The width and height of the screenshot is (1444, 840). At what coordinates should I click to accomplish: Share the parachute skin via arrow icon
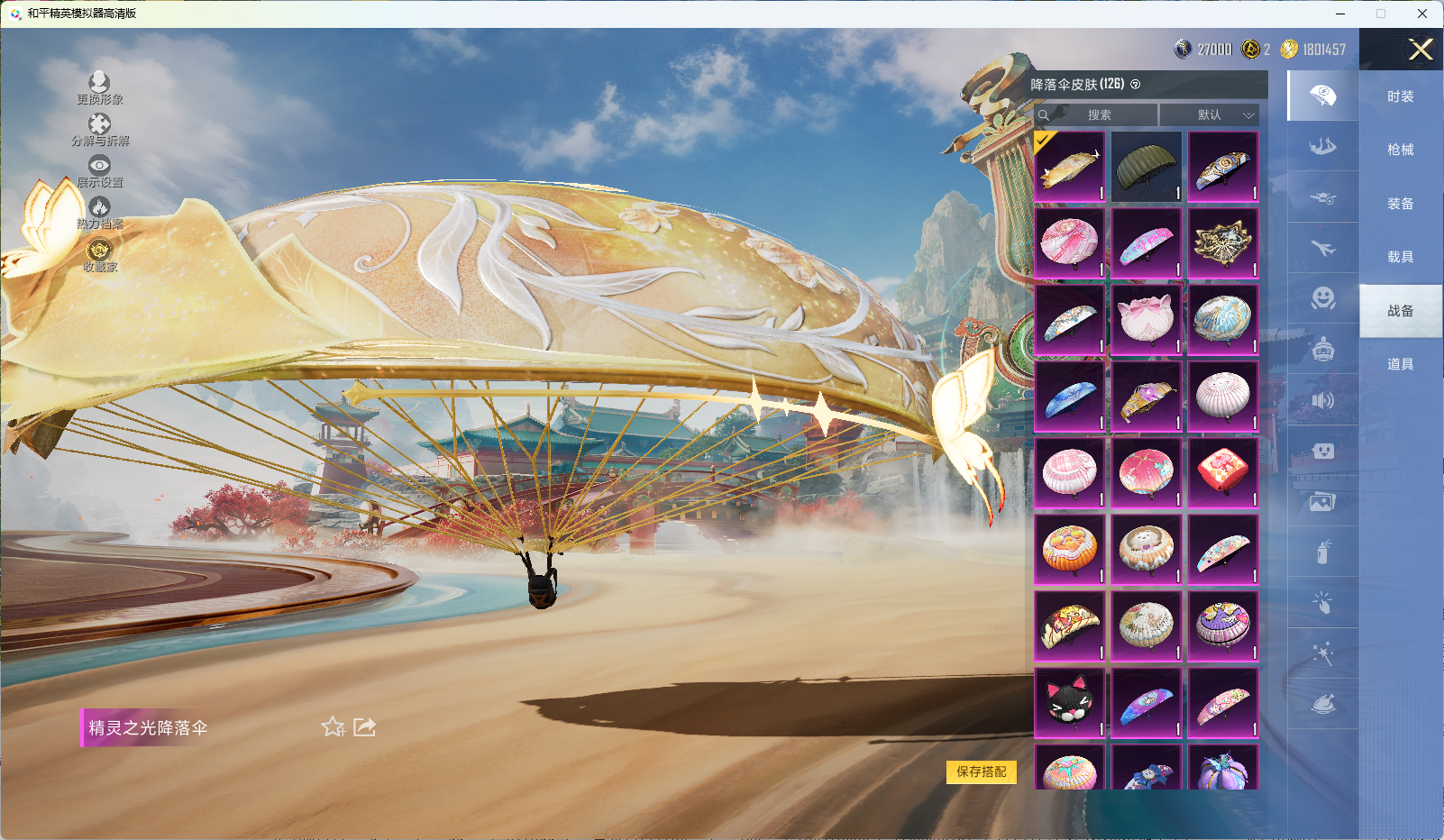pyautogui.click(x=364, y=726)
